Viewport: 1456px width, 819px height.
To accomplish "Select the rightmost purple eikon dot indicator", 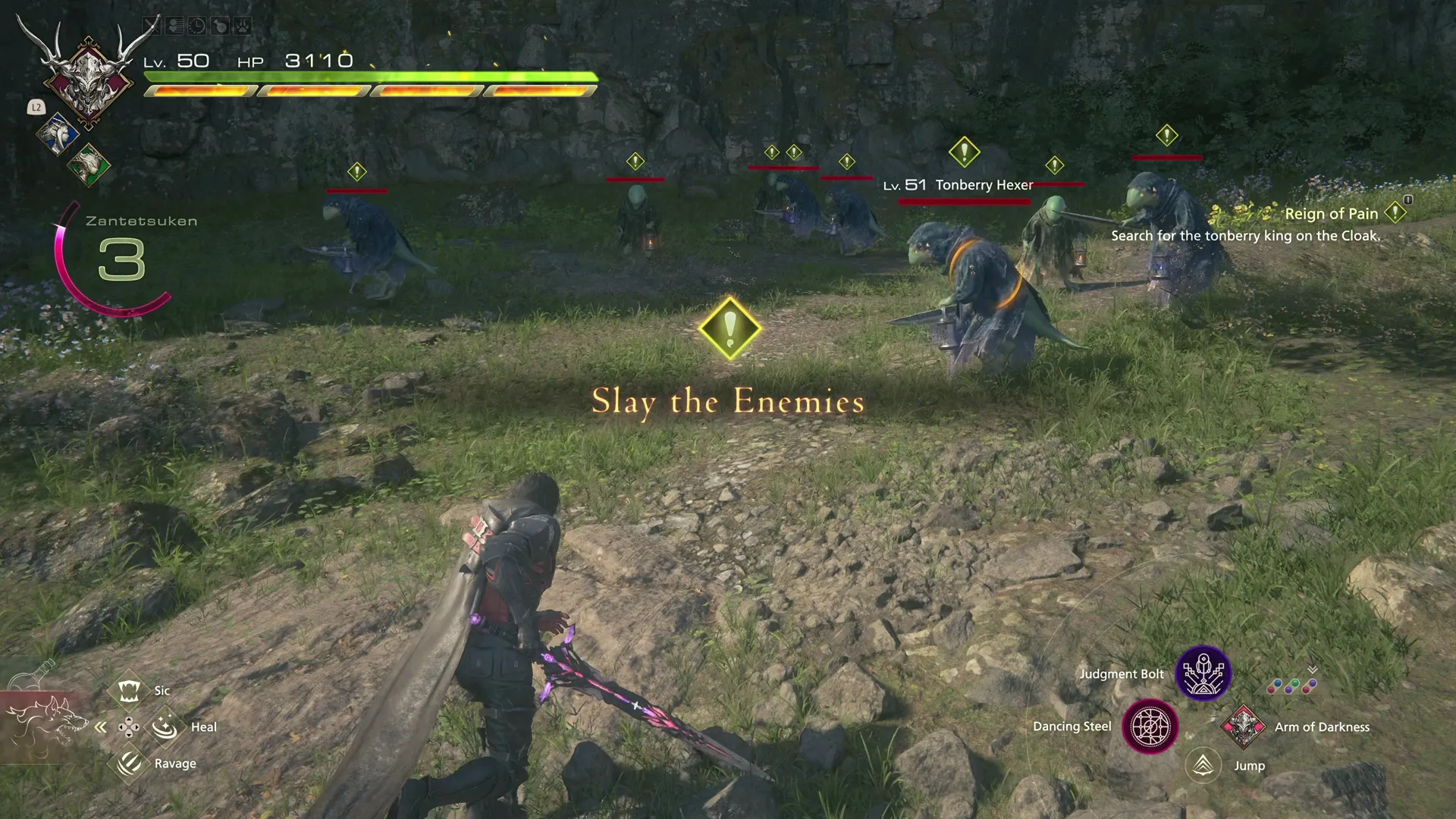I will (1313, 683).
